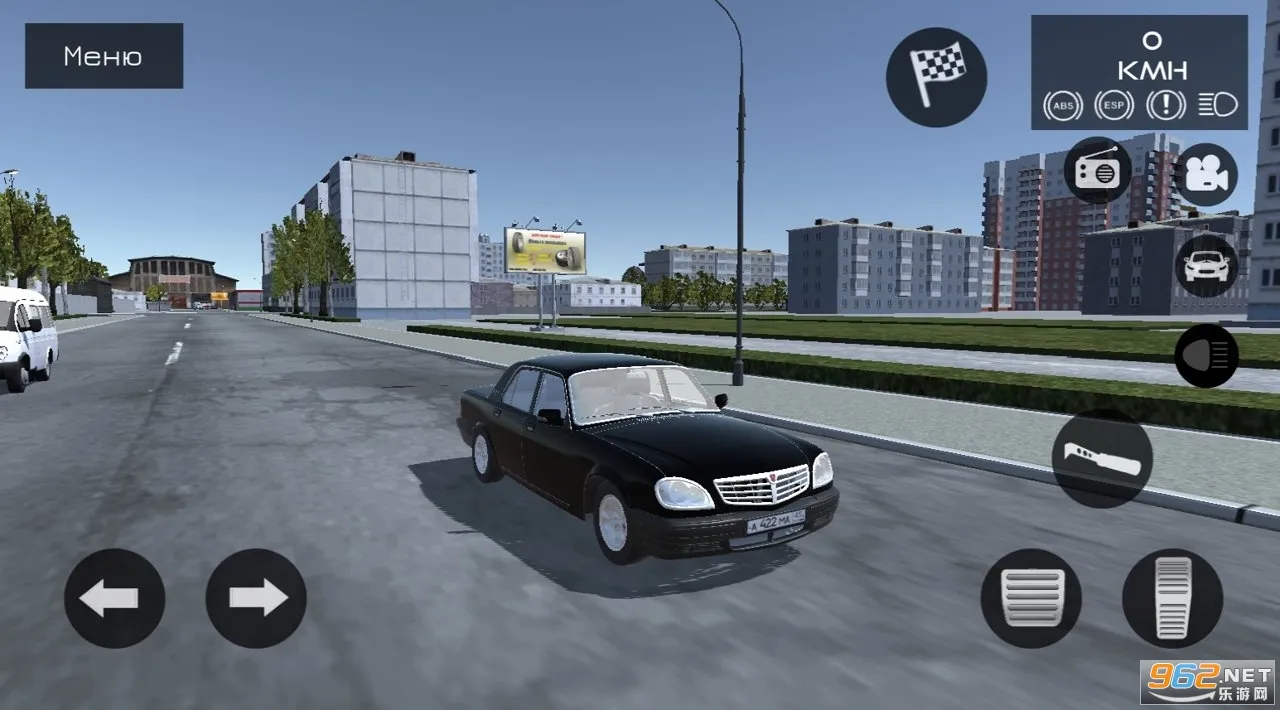1280x710 pixels.
Task: Steer right with the right arrow
Action: 256,598
